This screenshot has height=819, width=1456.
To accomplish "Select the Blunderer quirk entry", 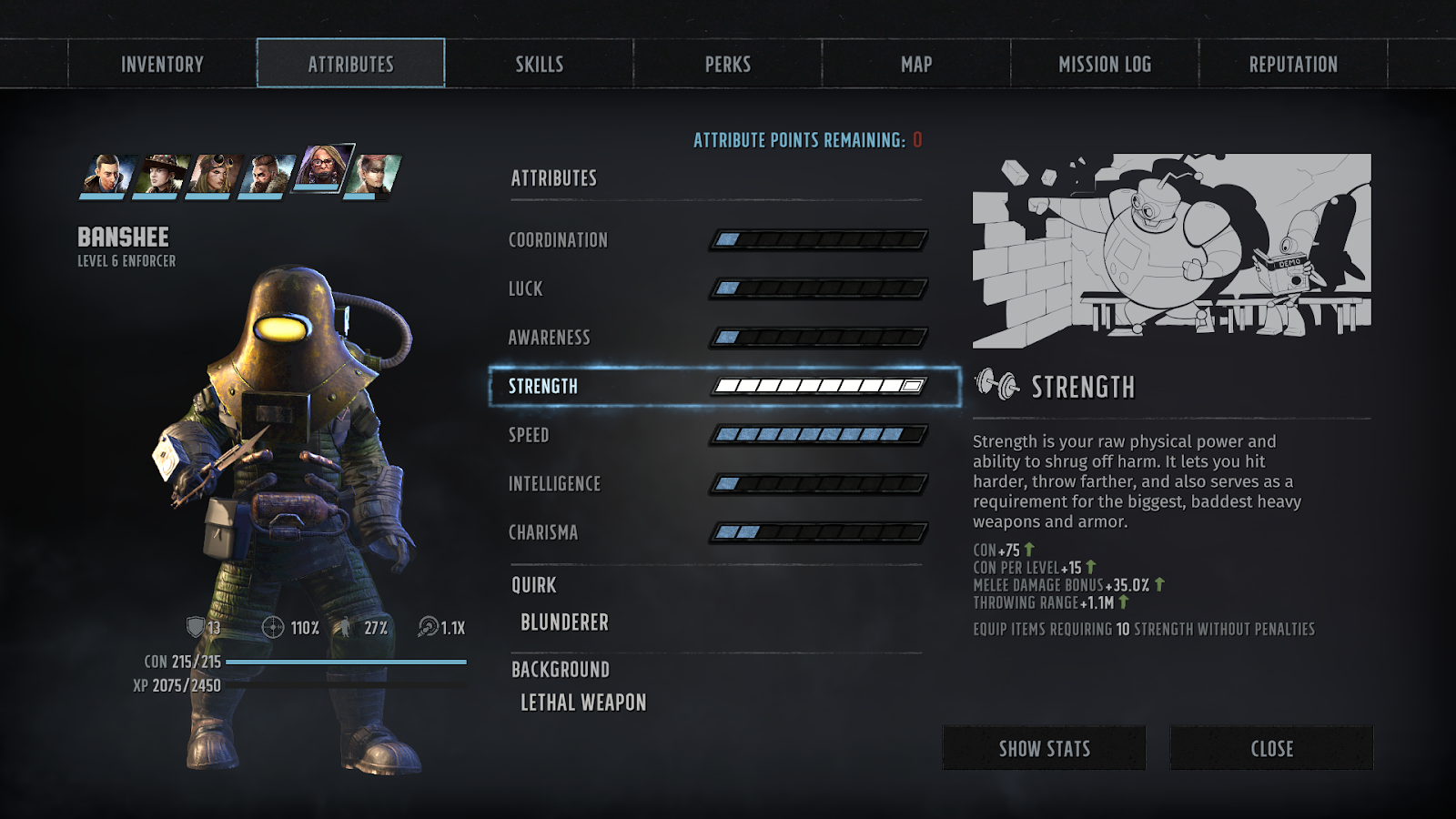I will coord(564,622).
